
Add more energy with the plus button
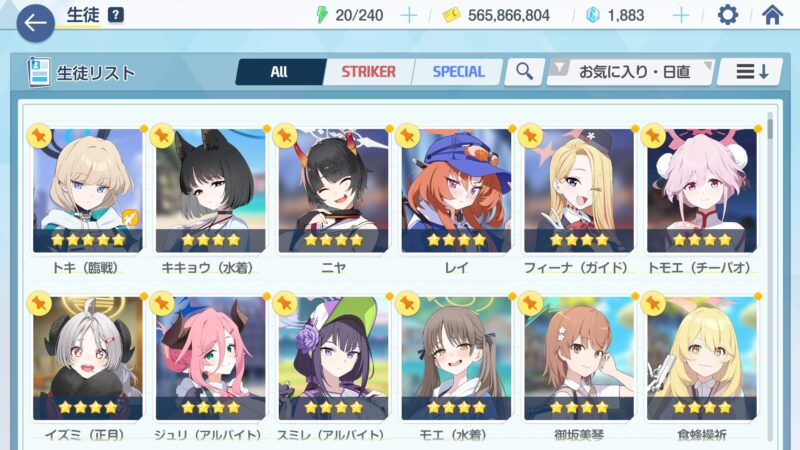pos(408,15)
